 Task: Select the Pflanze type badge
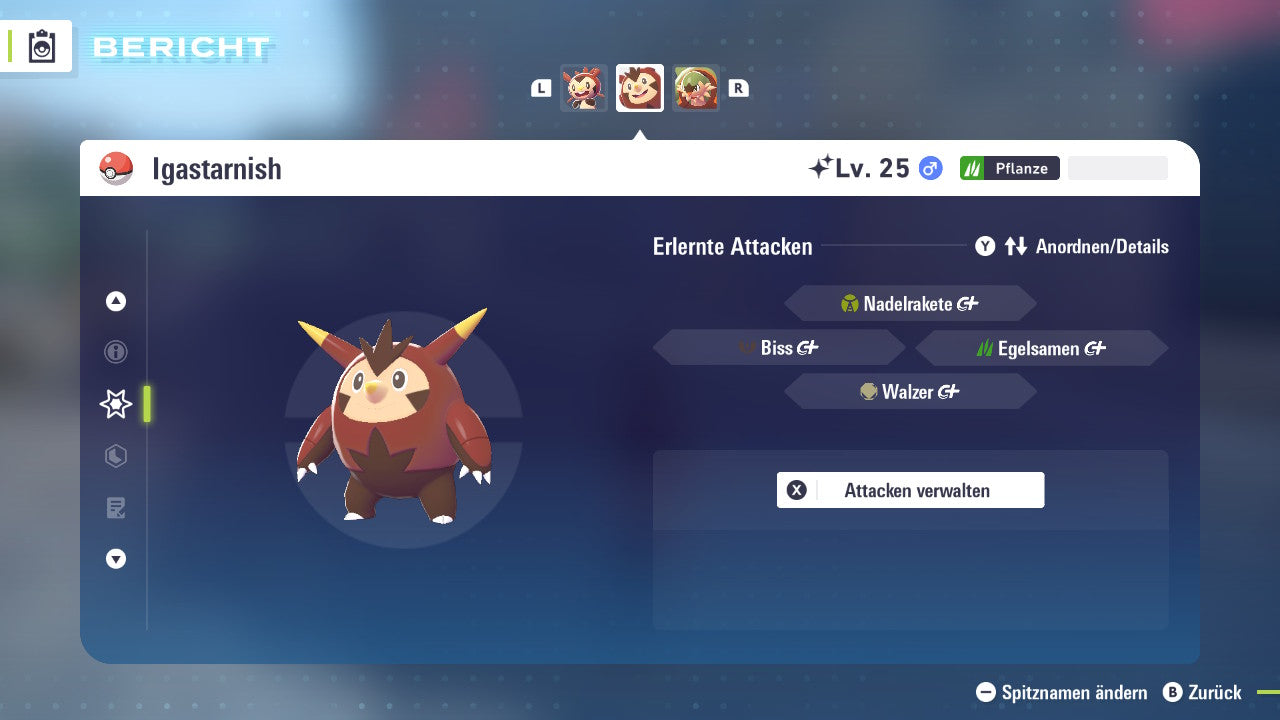(1010, 168)
